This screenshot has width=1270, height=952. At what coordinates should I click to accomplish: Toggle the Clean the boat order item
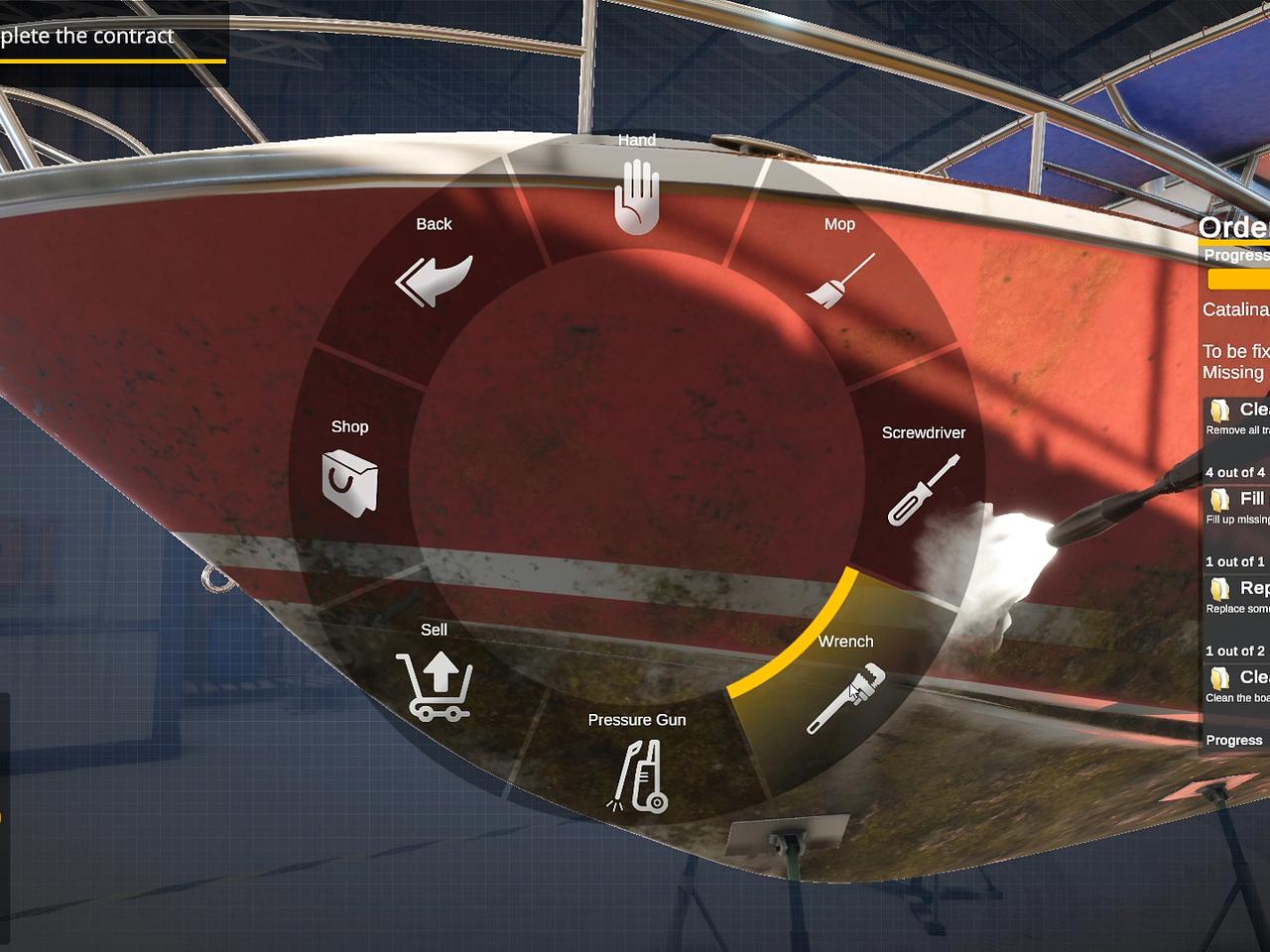pyautogui.click(x=1221, y=678)
